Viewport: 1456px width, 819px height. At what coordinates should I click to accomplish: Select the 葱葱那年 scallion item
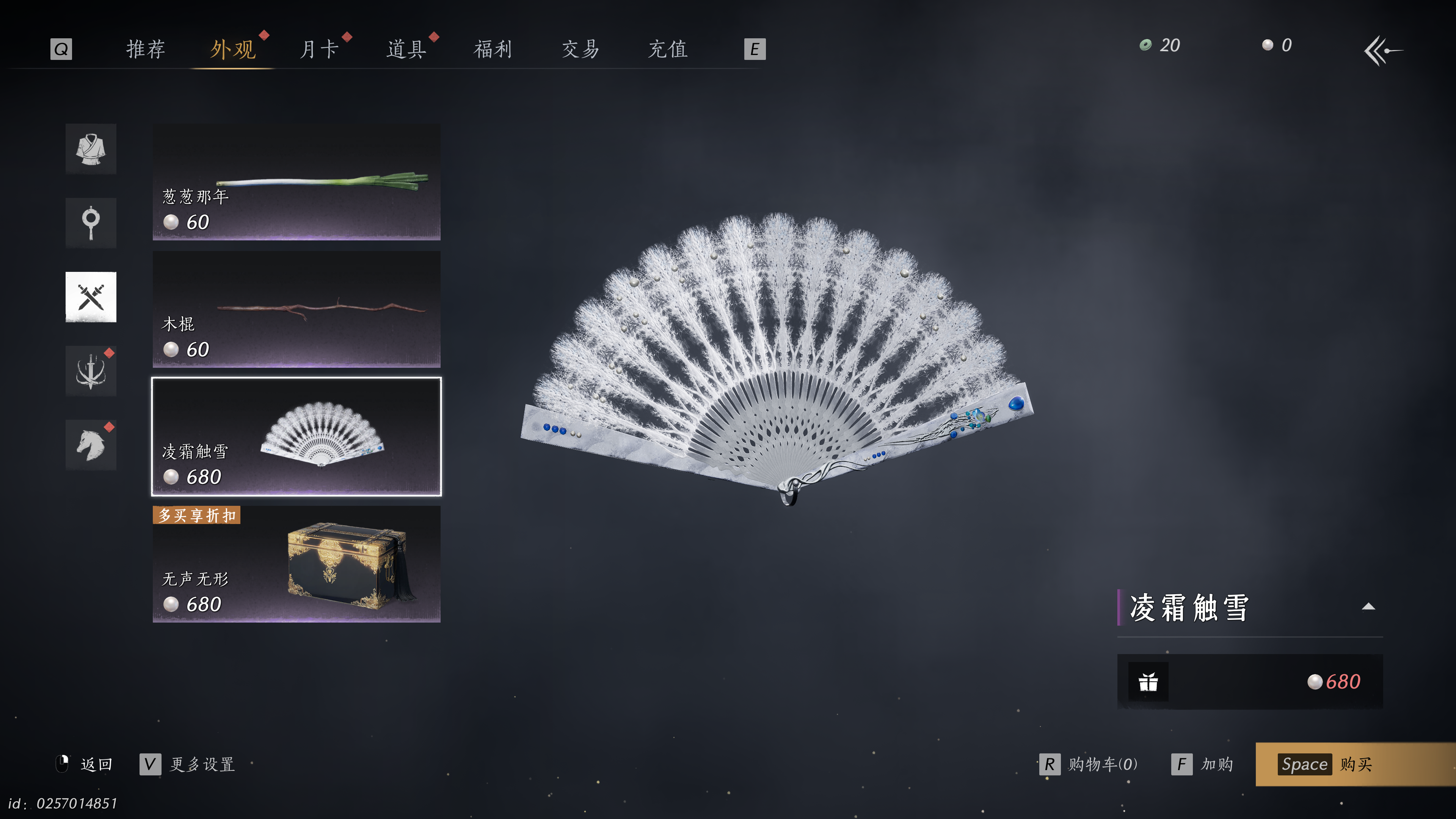tap(296, 182)
